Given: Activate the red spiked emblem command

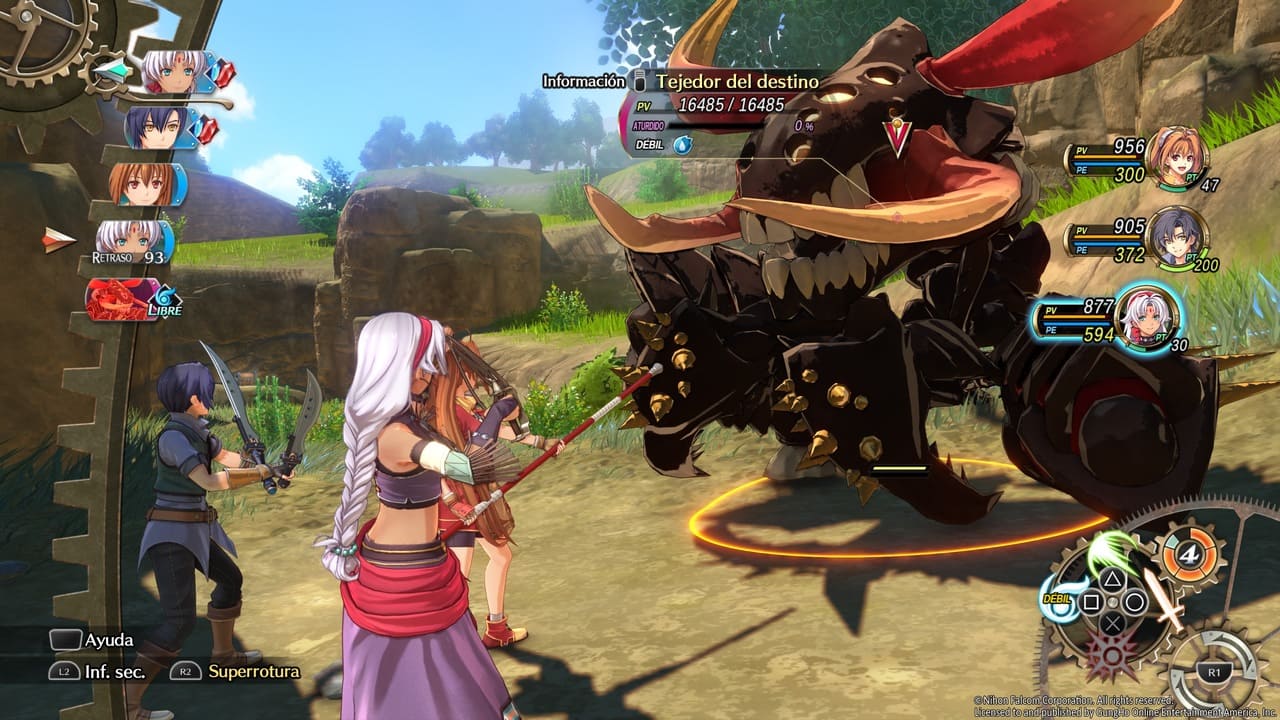Looking at the screenshot, I should (x=1112, y=656).
